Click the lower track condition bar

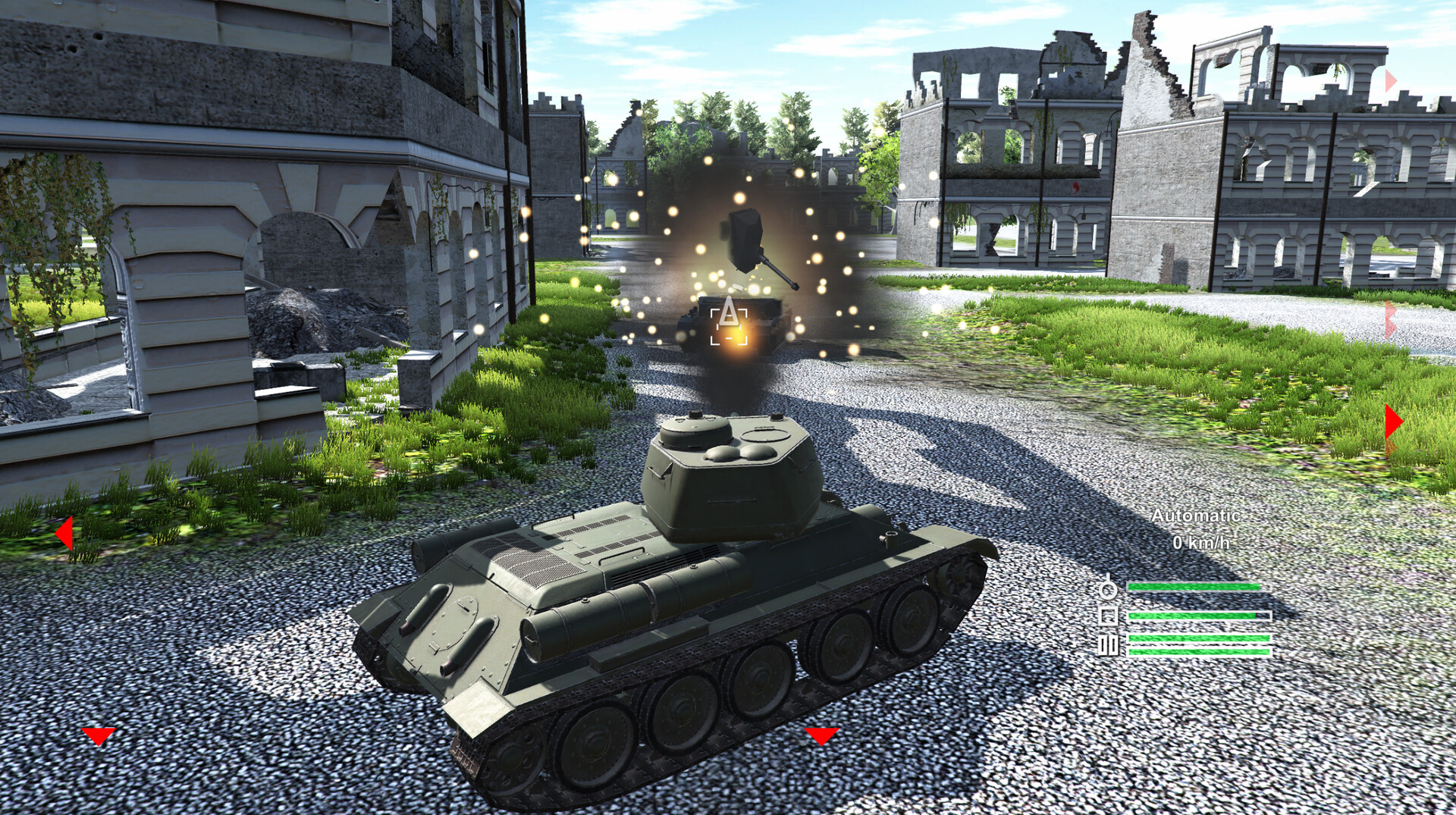pos(1199,653)
